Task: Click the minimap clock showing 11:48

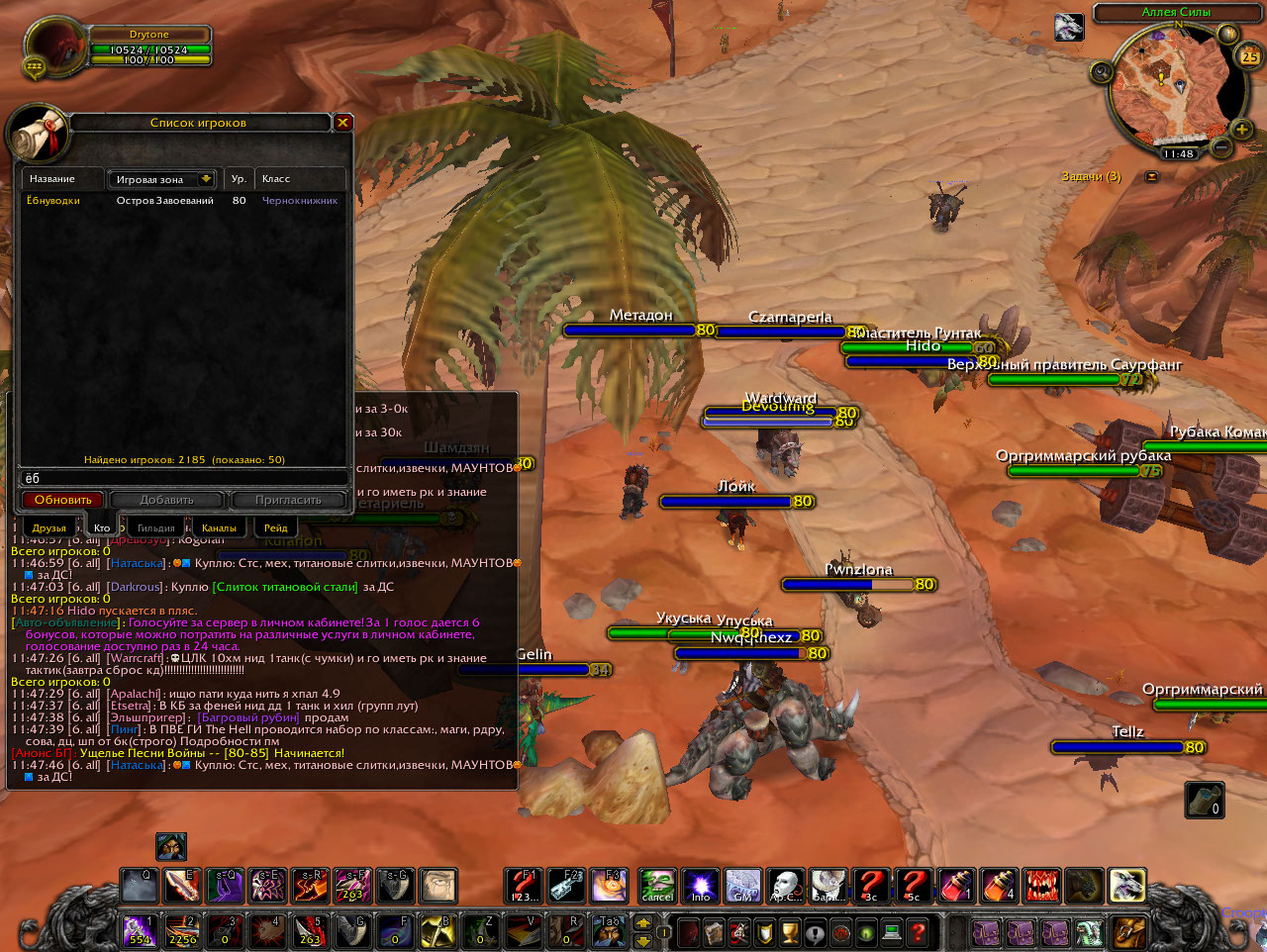Action: pos(1178,154)
